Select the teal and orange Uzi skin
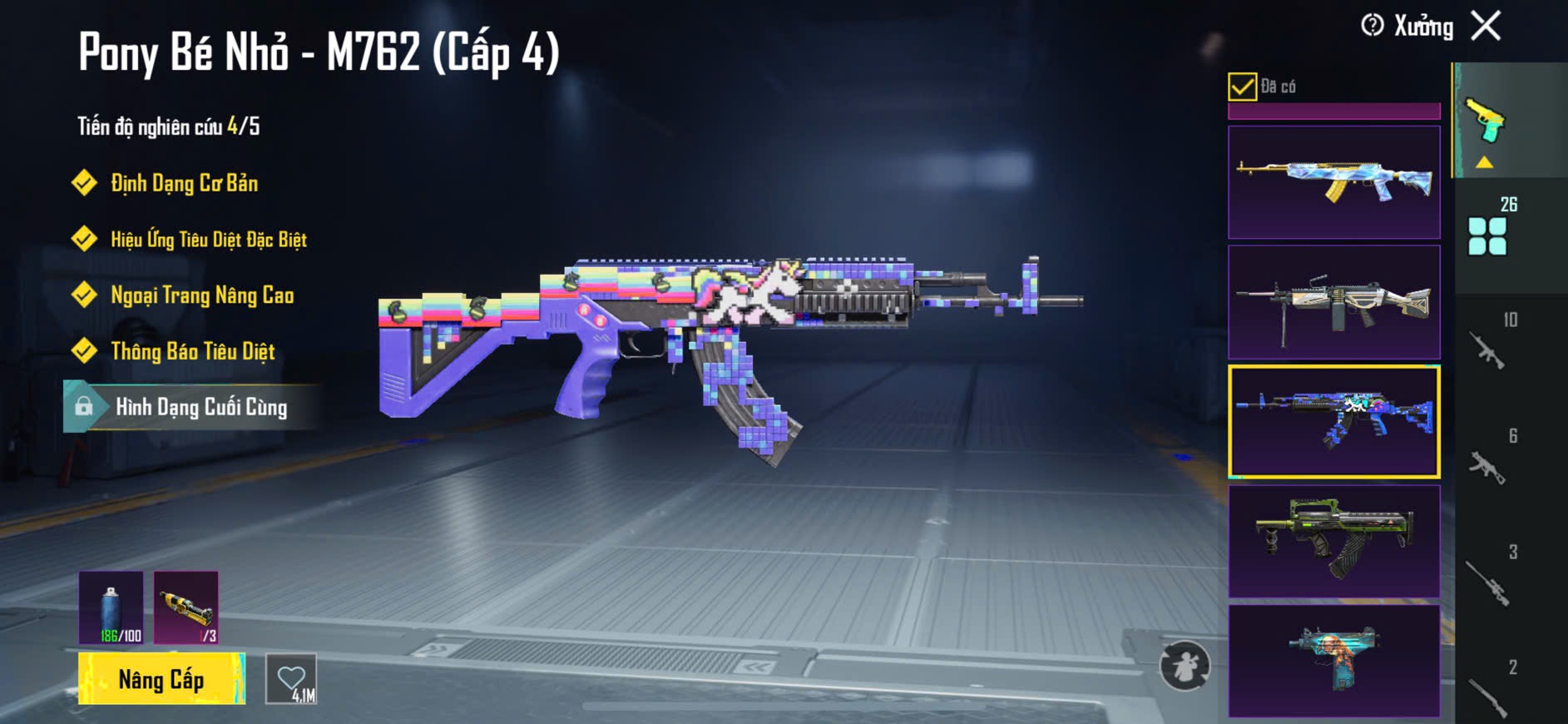Image resolution: width=1568 pixels, height=724 pixels. (x=1333, y=661)
